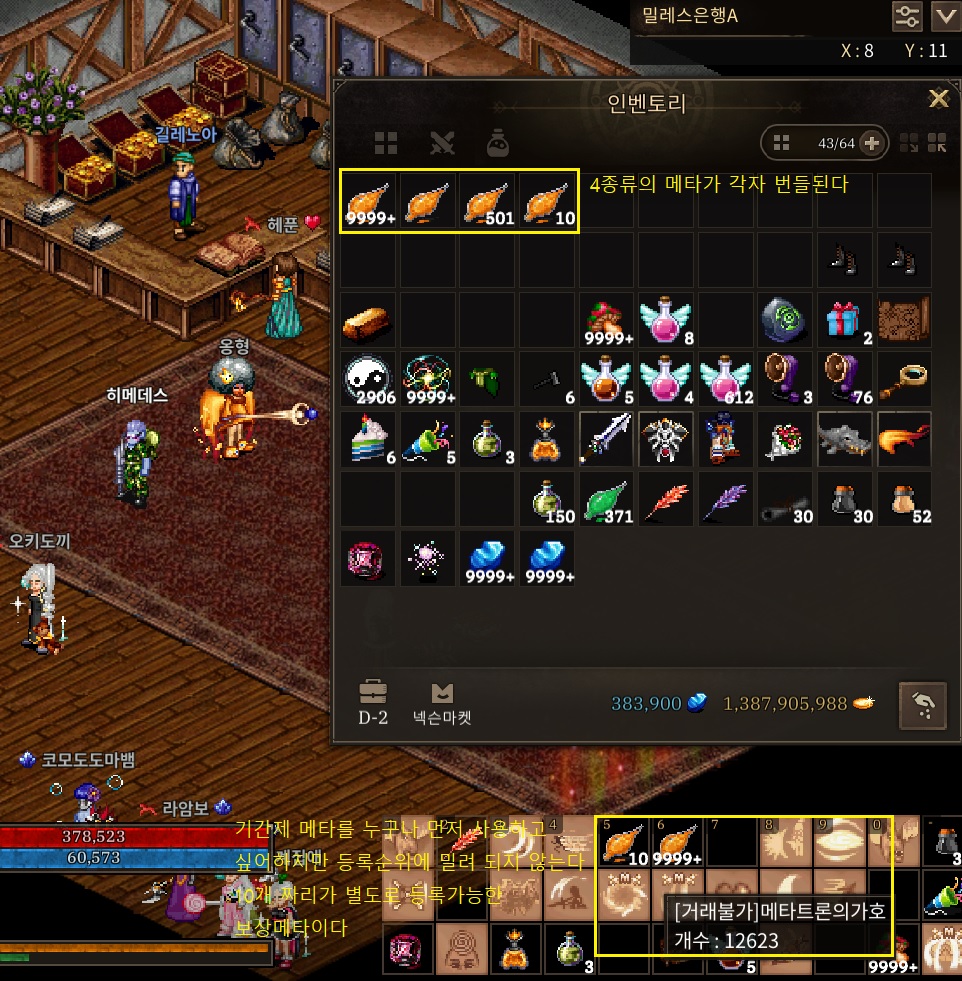
Task: Select the yin-yang item stack of 2906
Action: (x=369, y=379)
